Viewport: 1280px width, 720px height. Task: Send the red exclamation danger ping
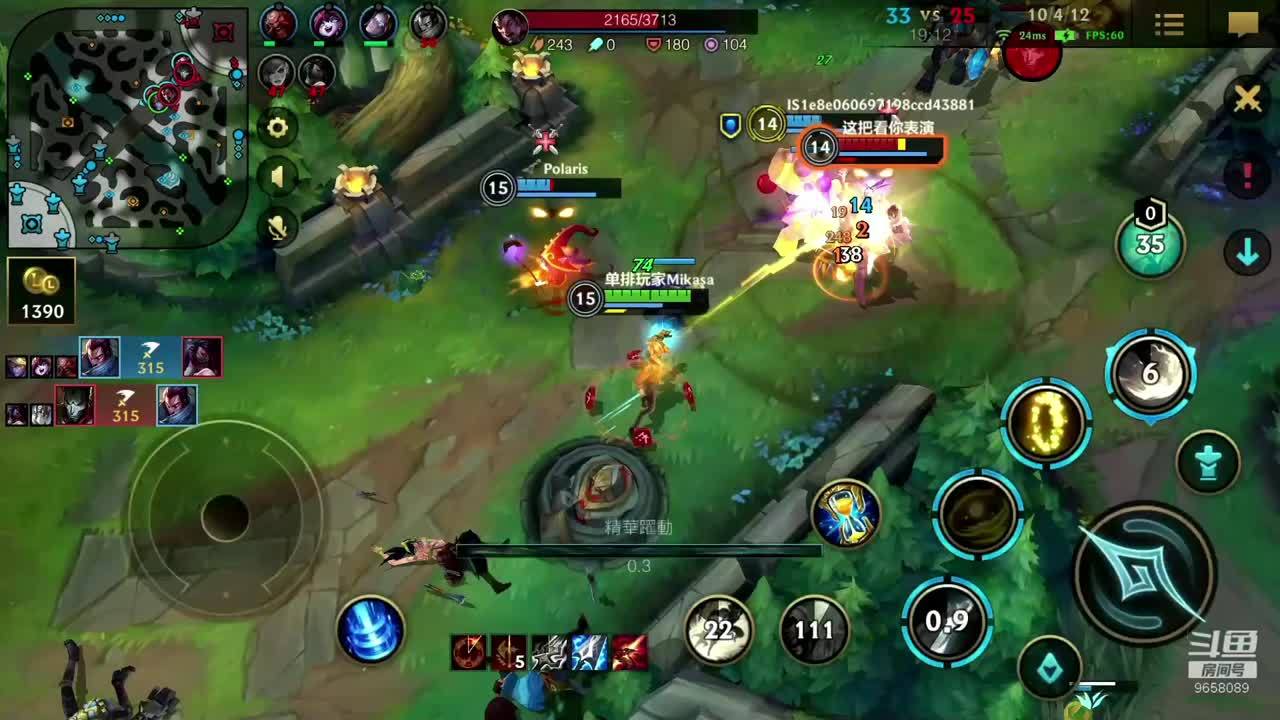(1247, 176)
